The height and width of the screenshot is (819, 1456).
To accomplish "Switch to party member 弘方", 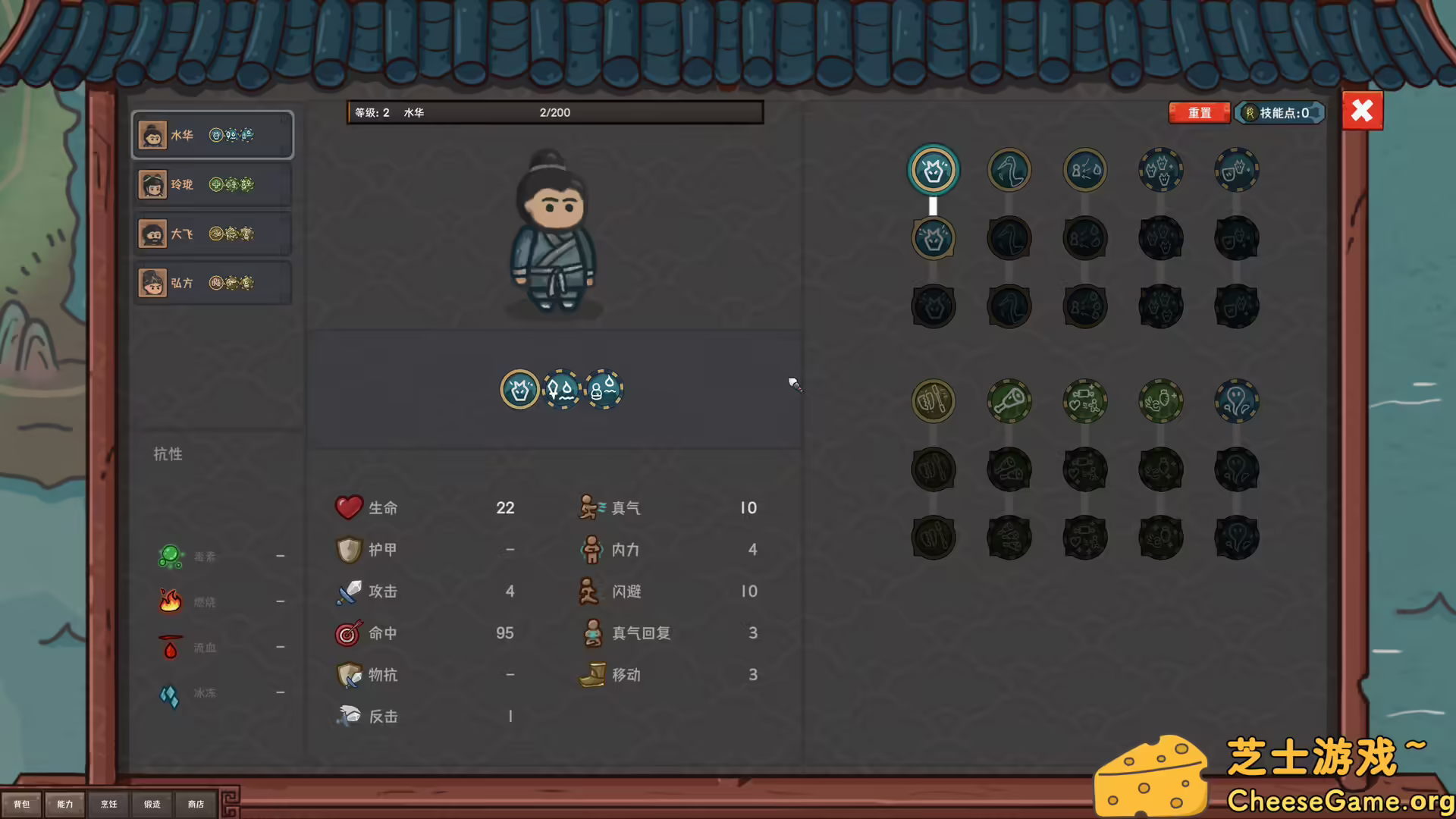I will 213,283.
